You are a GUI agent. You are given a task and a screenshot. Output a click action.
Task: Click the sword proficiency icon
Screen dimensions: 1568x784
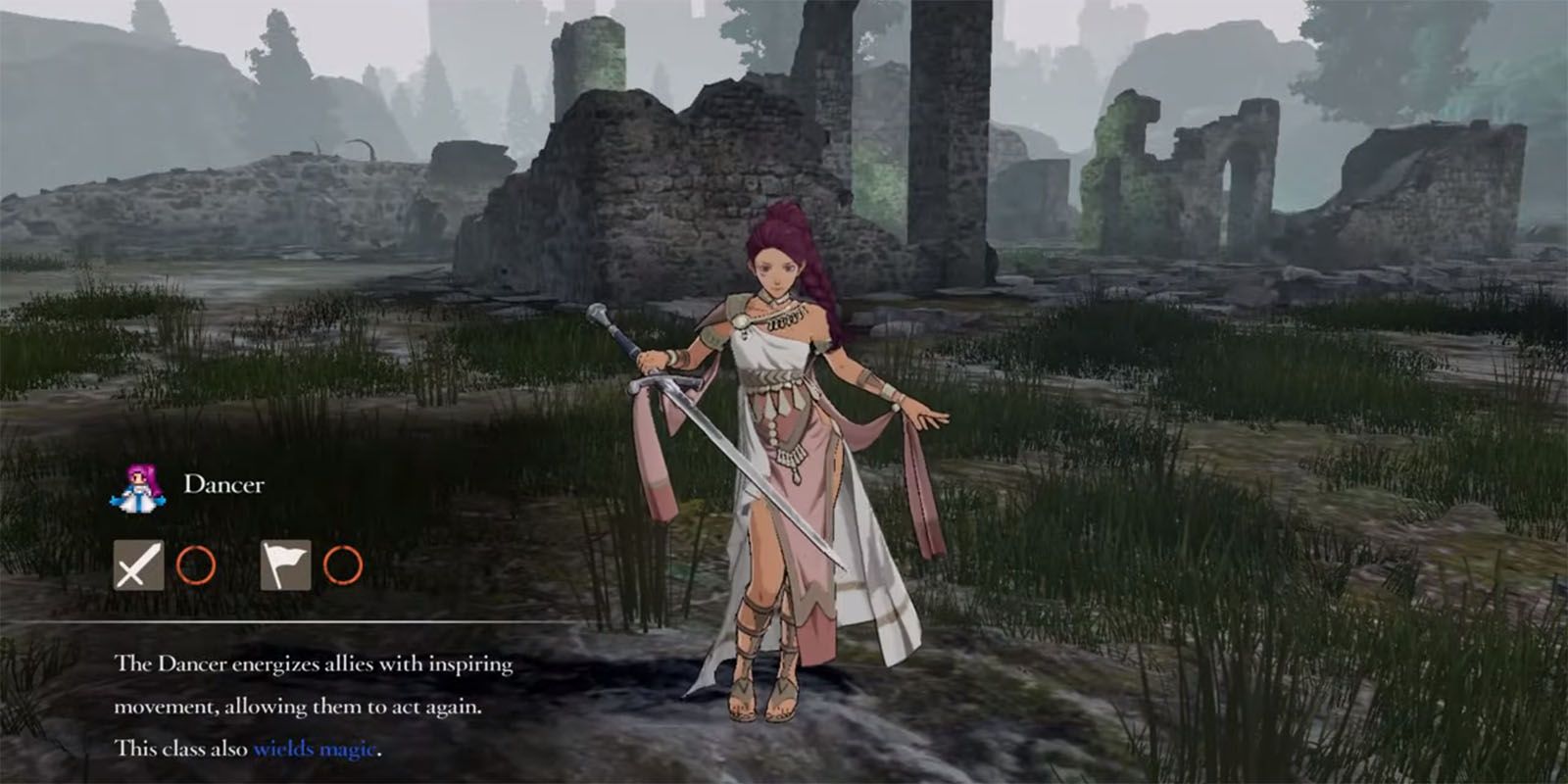coord(138,565)
